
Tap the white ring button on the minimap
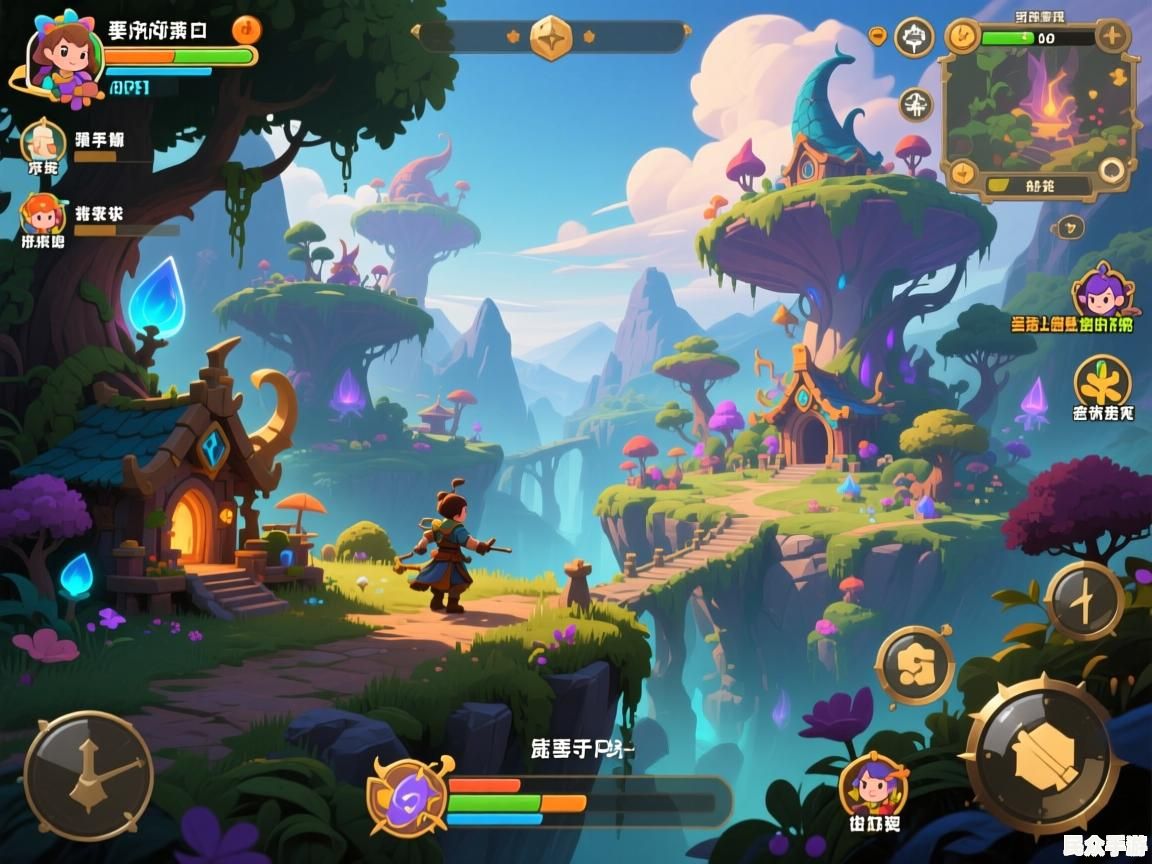click(1112, 171)
